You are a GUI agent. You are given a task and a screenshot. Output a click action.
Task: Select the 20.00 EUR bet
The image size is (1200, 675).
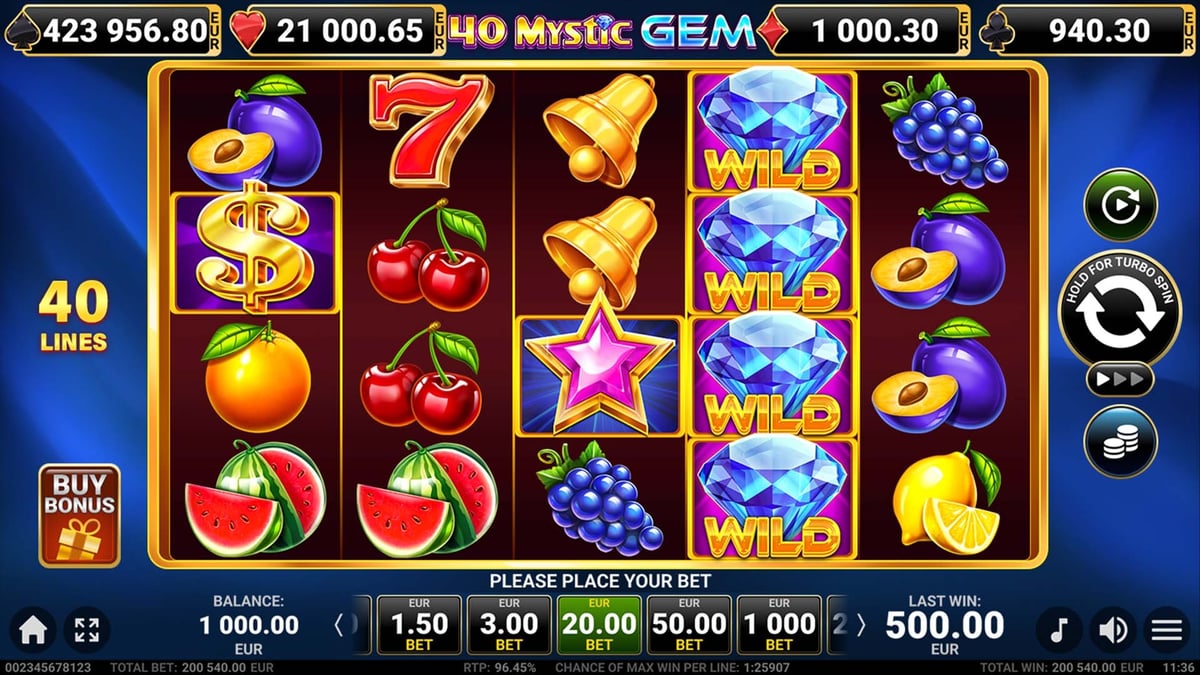(599, 625)
